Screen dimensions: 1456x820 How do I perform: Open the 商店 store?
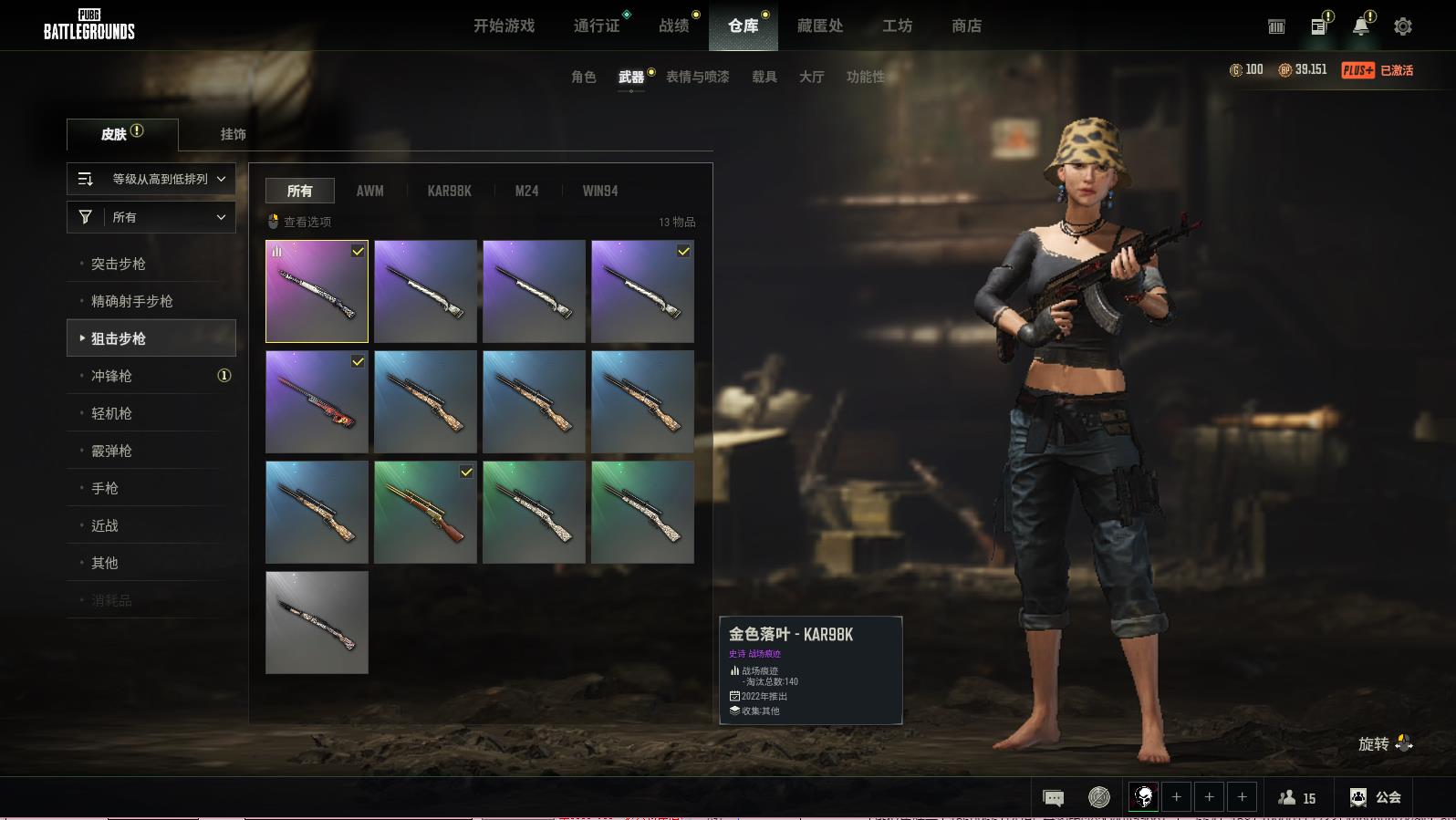click(966, 26)
